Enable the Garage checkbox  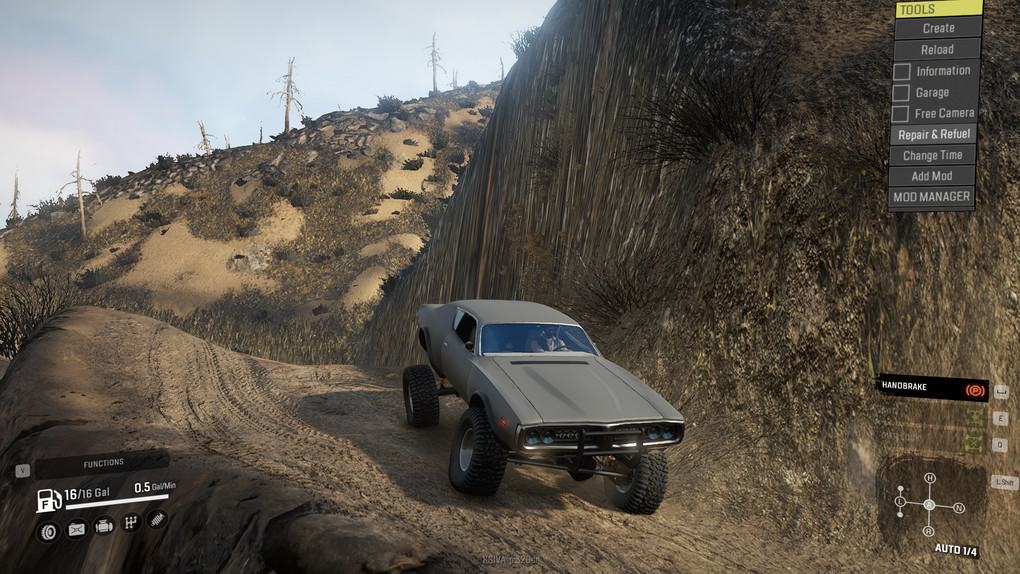[x=902, y=93]
